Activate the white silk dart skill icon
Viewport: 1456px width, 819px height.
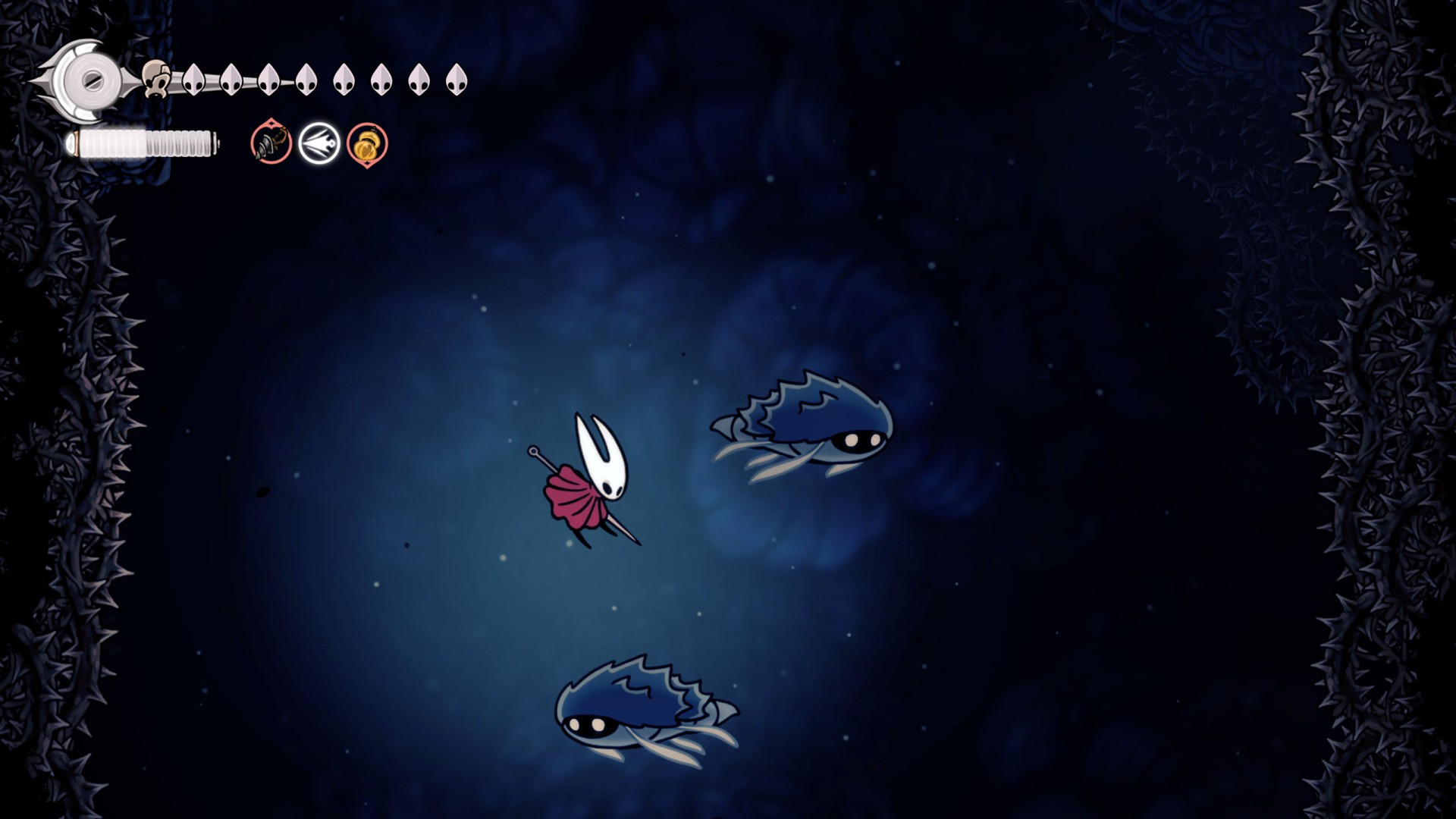tap(319, 143)
